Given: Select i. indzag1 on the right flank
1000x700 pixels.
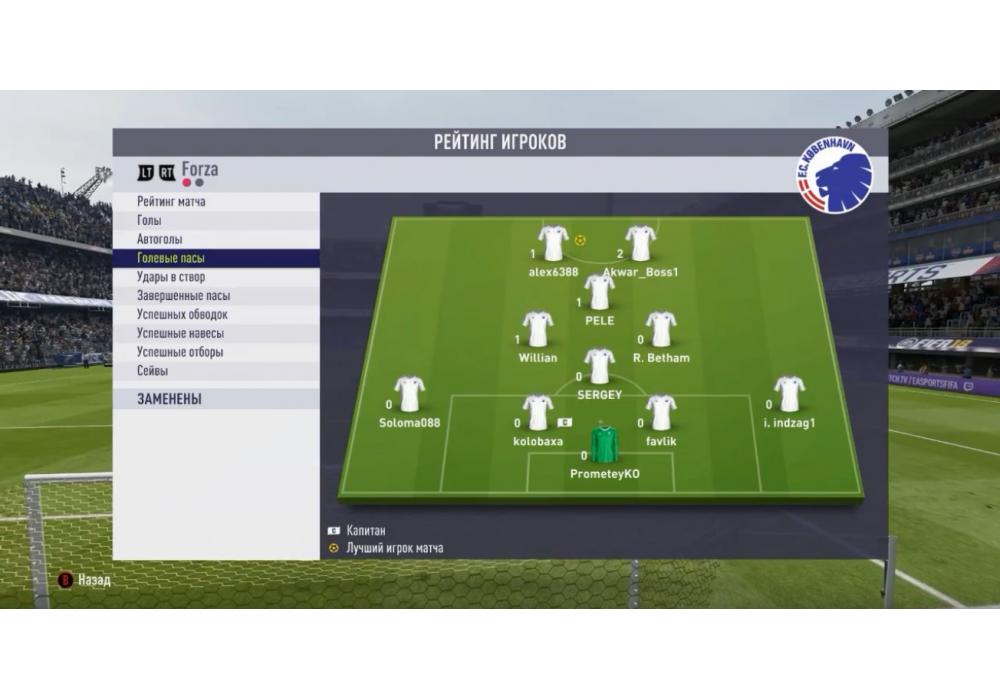Looking at the screenshot, I should pyautogui.click(x=789, y=394).
